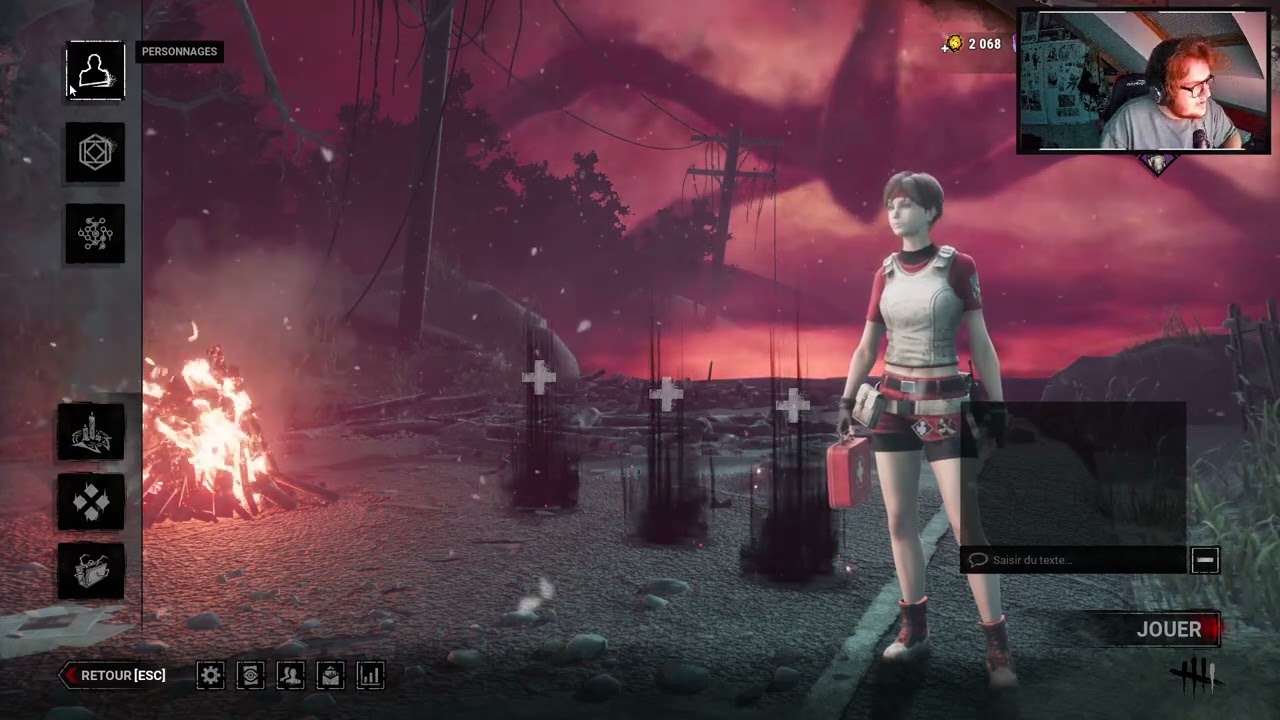Screen dimensions: 1280x720
Task: Open the friends list icon
Action: (290, 675)
